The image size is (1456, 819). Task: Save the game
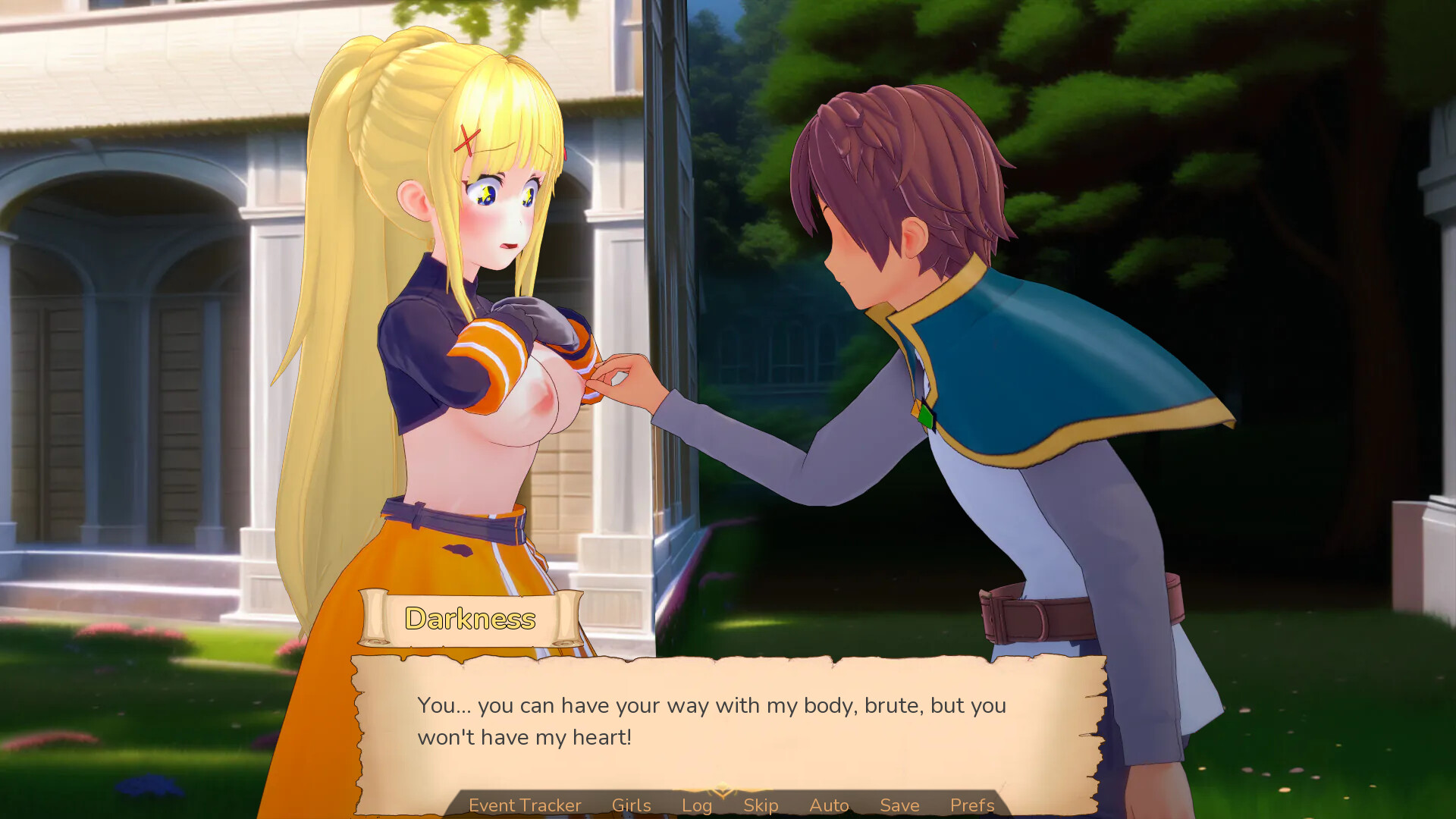pos(899,805)
